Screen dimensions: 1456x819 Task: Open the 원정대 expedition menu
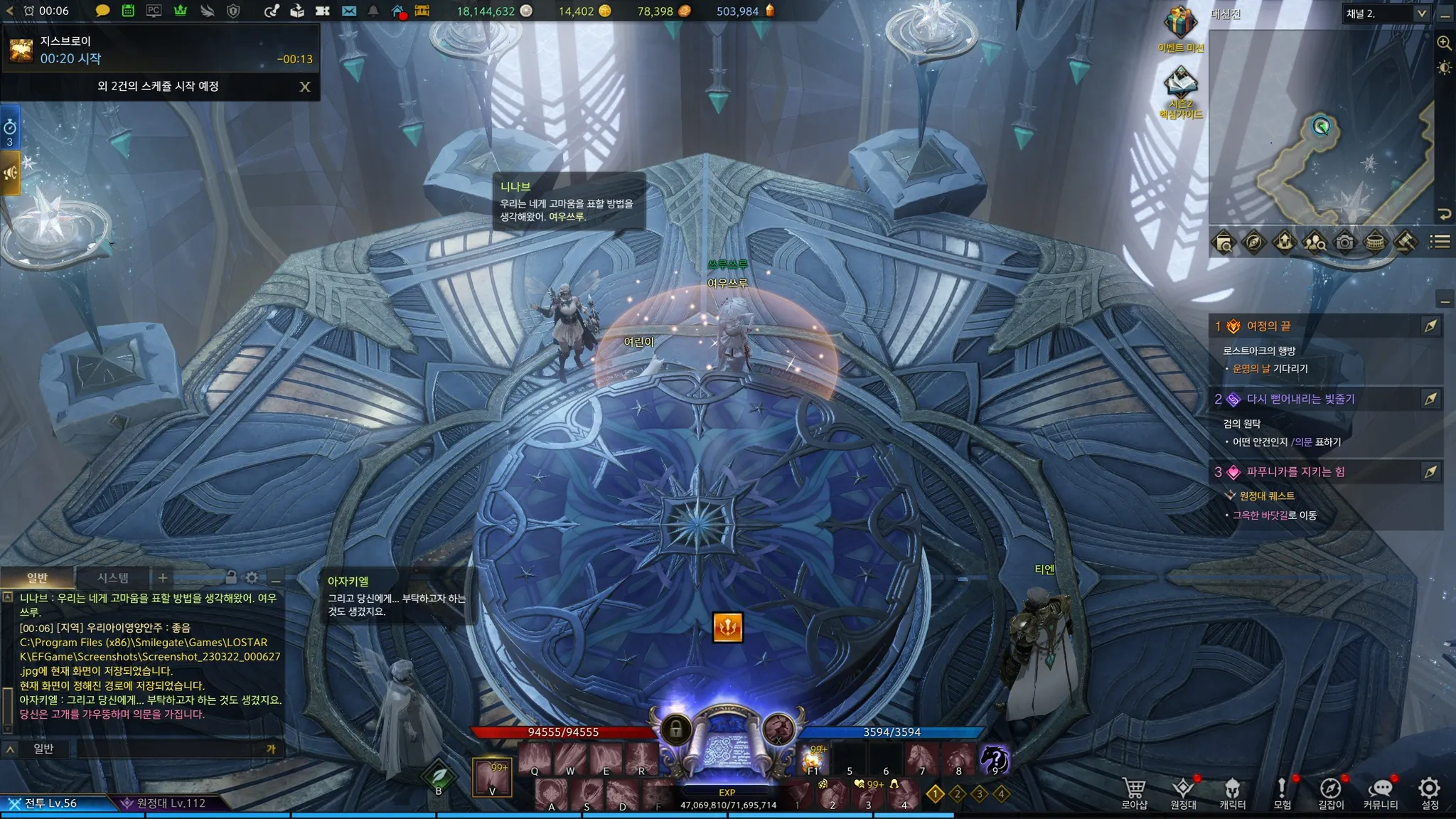[1183, 793]
